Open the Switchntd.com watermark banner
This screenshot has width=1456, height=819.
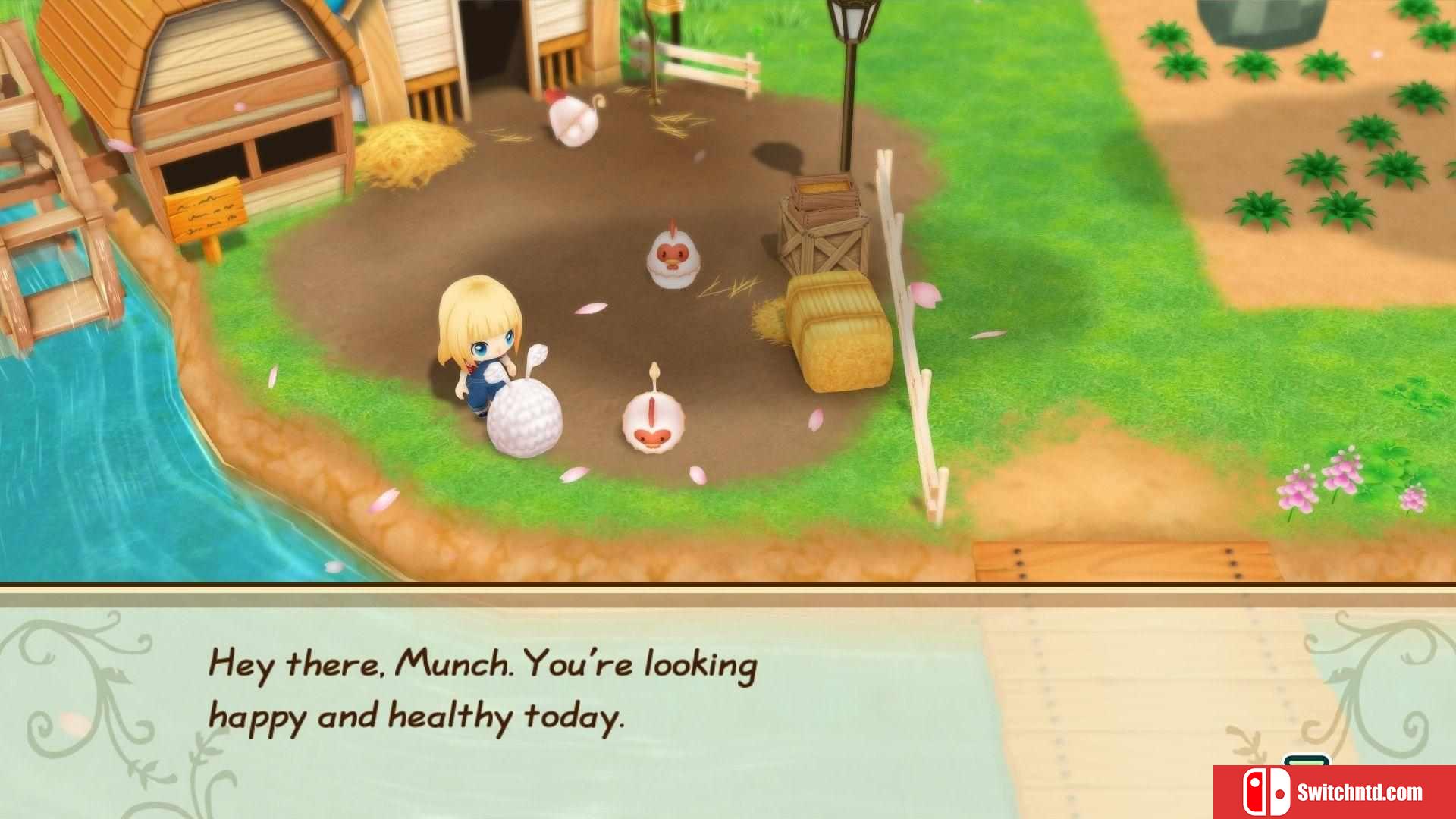tap(1335, 792)
